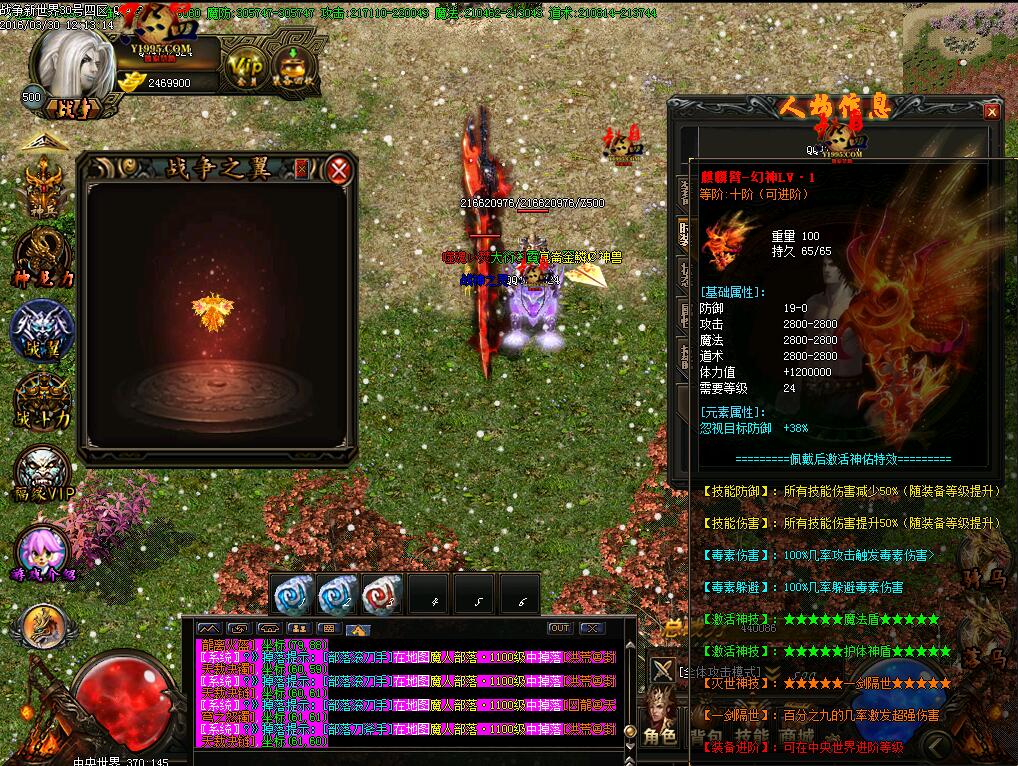Open the 骷髅VIP skull icon
Screen dimensions: 1018x766
42,472
